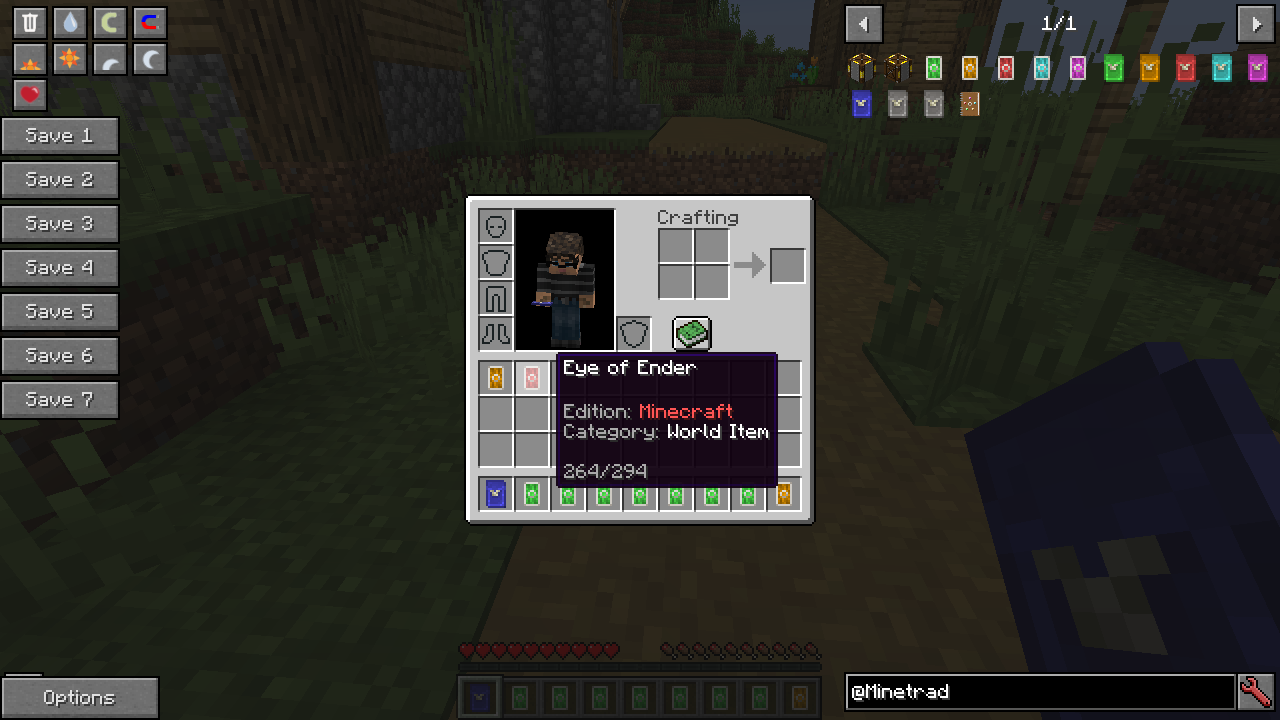Toggle dusk time with the setting moon icon
Viewport: 1280px width, 720px height.
(109, 58)
